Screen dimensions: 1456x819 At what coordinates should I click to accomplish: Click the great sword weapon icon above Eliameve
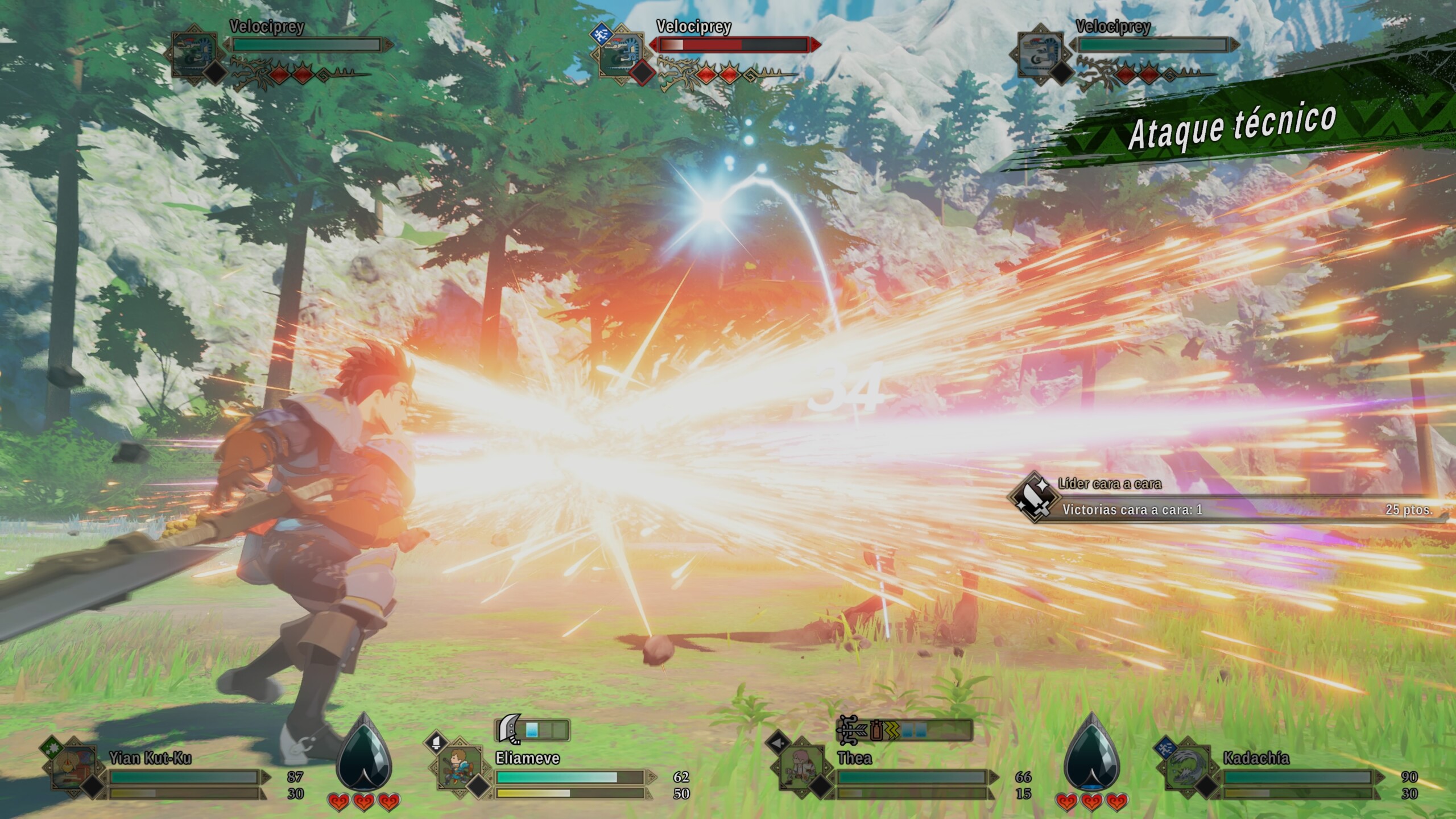point(508,730)
